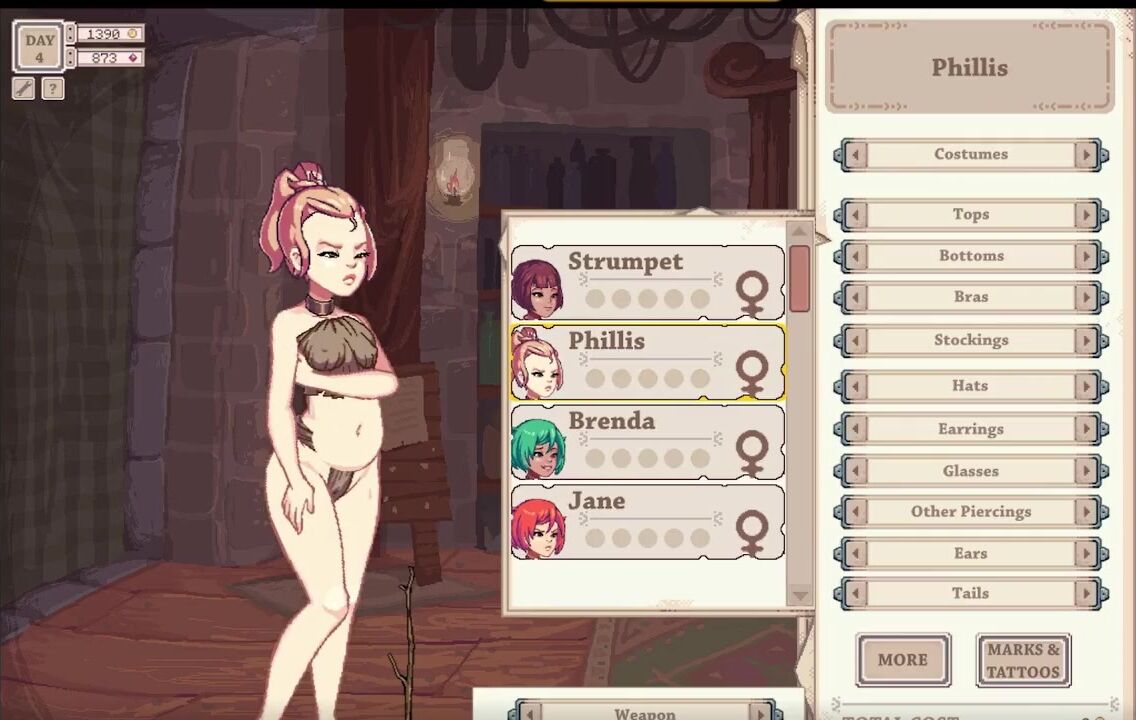Select Strumpet in the character list
Screen dimensions: 1136x720
click(x=647, y=282)
